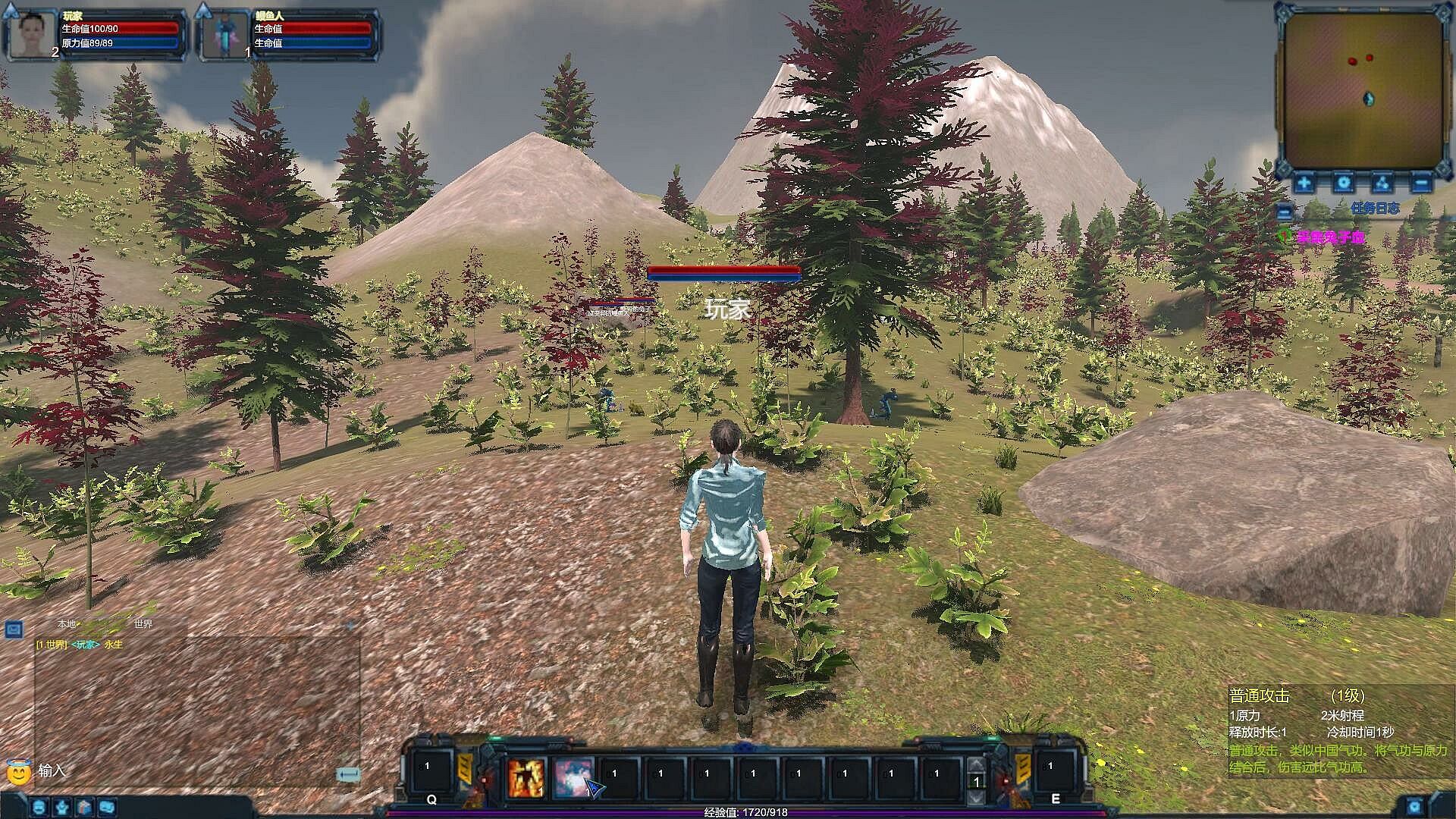1456x819 pixels.
Task: Open the gear settings icon at bottom-right corner
Action: 1415,807
